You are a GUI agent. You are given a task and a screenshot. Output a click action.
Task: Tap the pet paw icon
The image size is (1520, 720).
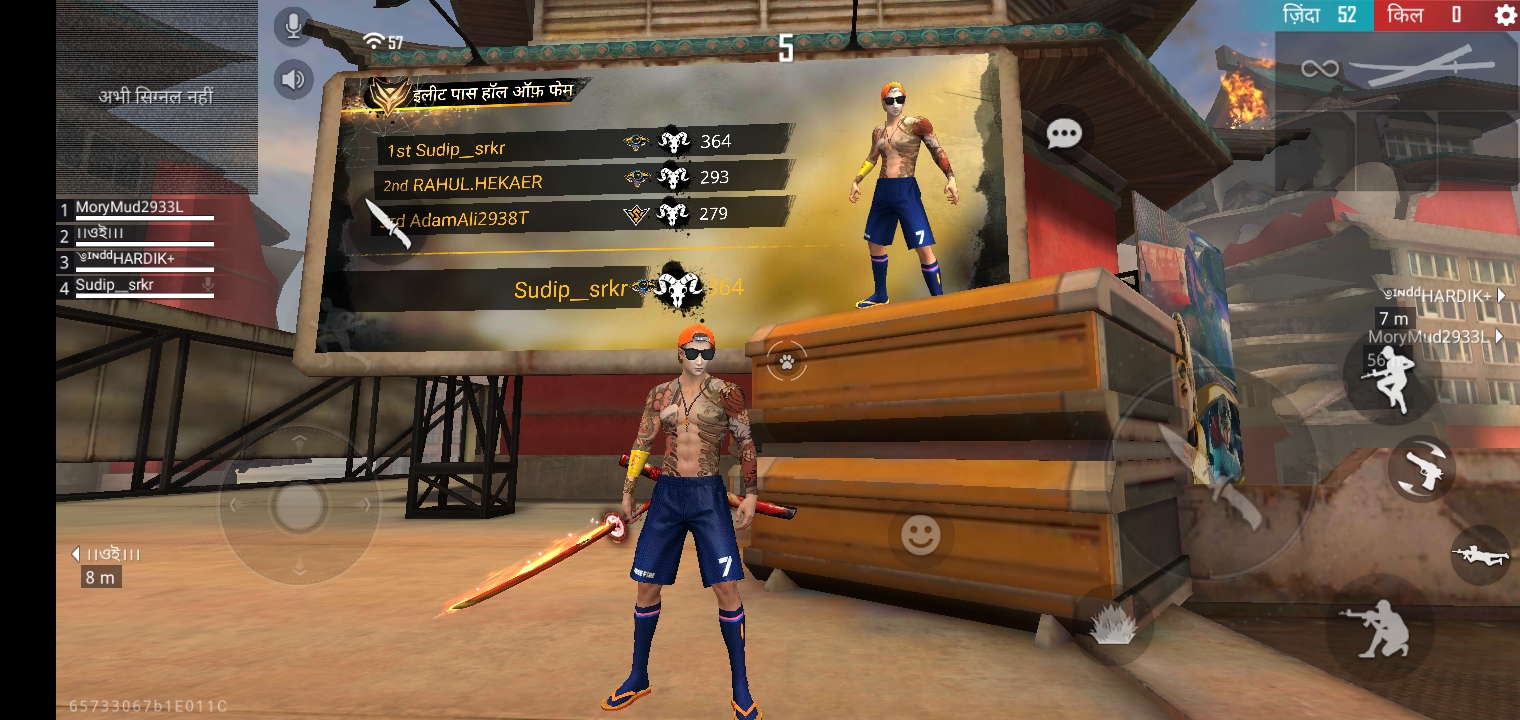point(788,362)
